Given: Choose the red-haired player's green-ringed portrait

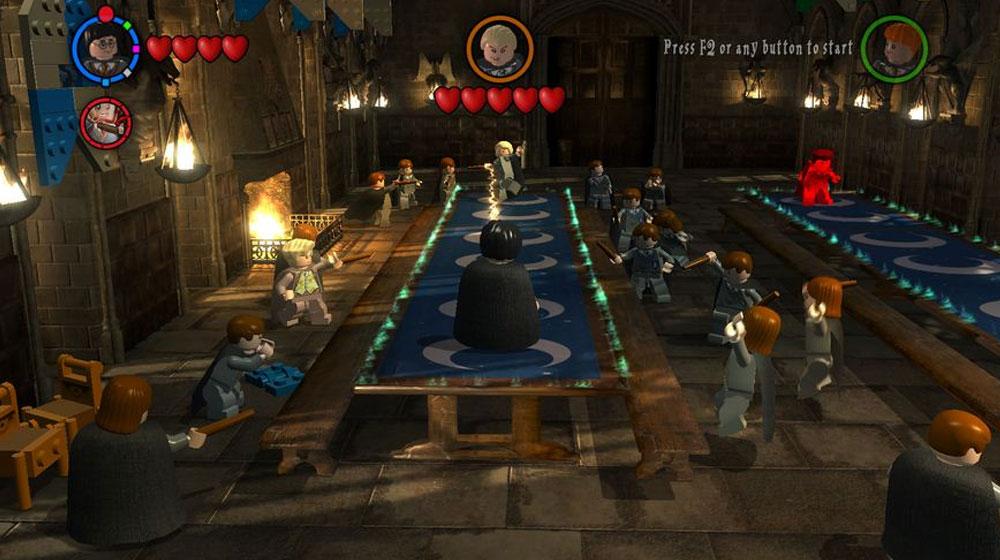Looking at the screenshot, I should 893,49.
